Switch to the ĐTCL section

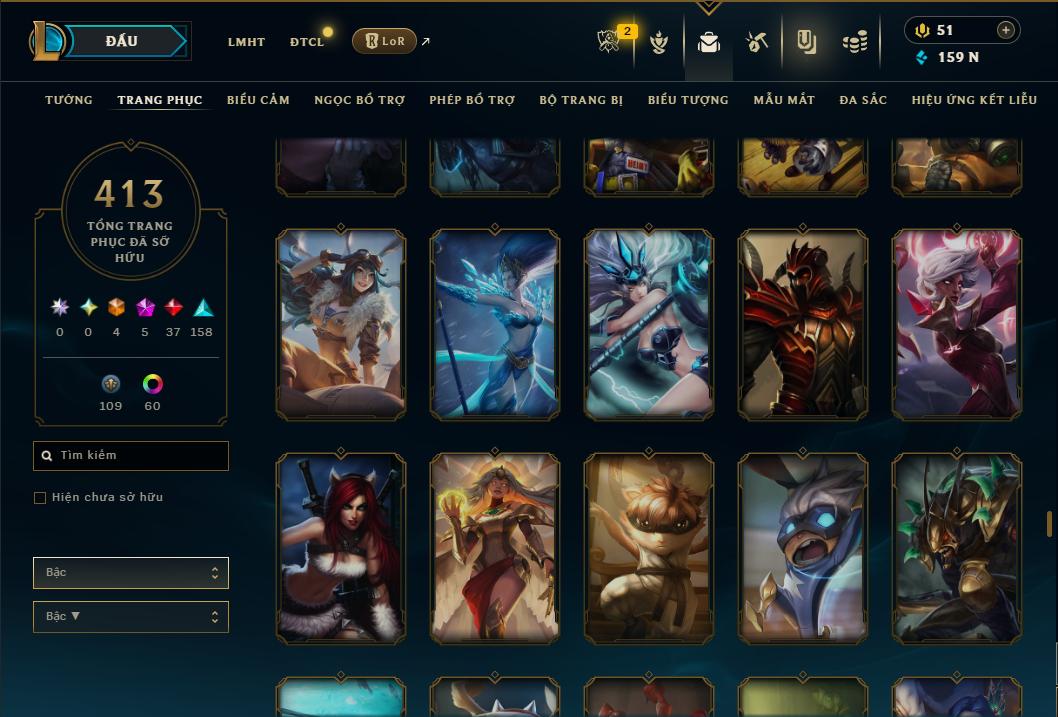tap(307, 42)
